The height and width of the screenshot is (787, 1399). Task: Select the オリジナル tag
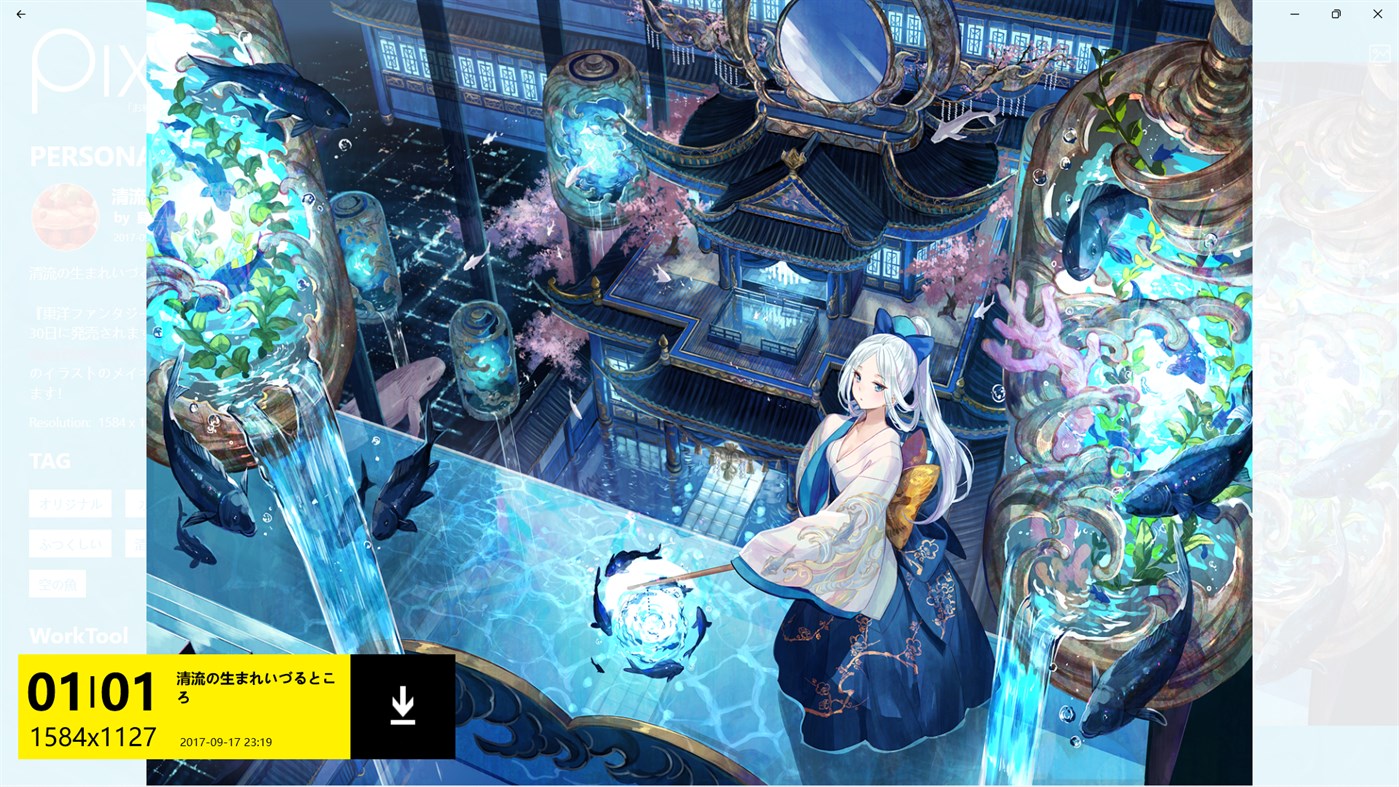(x=69, y=504)
